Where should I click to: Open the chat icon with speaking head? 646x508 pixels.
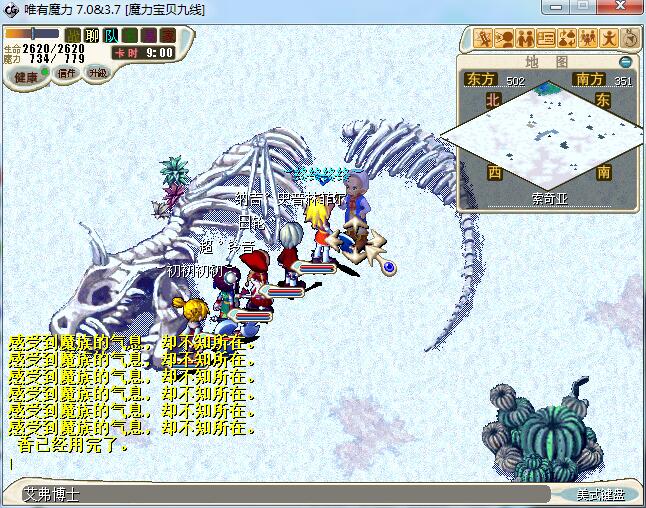[505, 39]
